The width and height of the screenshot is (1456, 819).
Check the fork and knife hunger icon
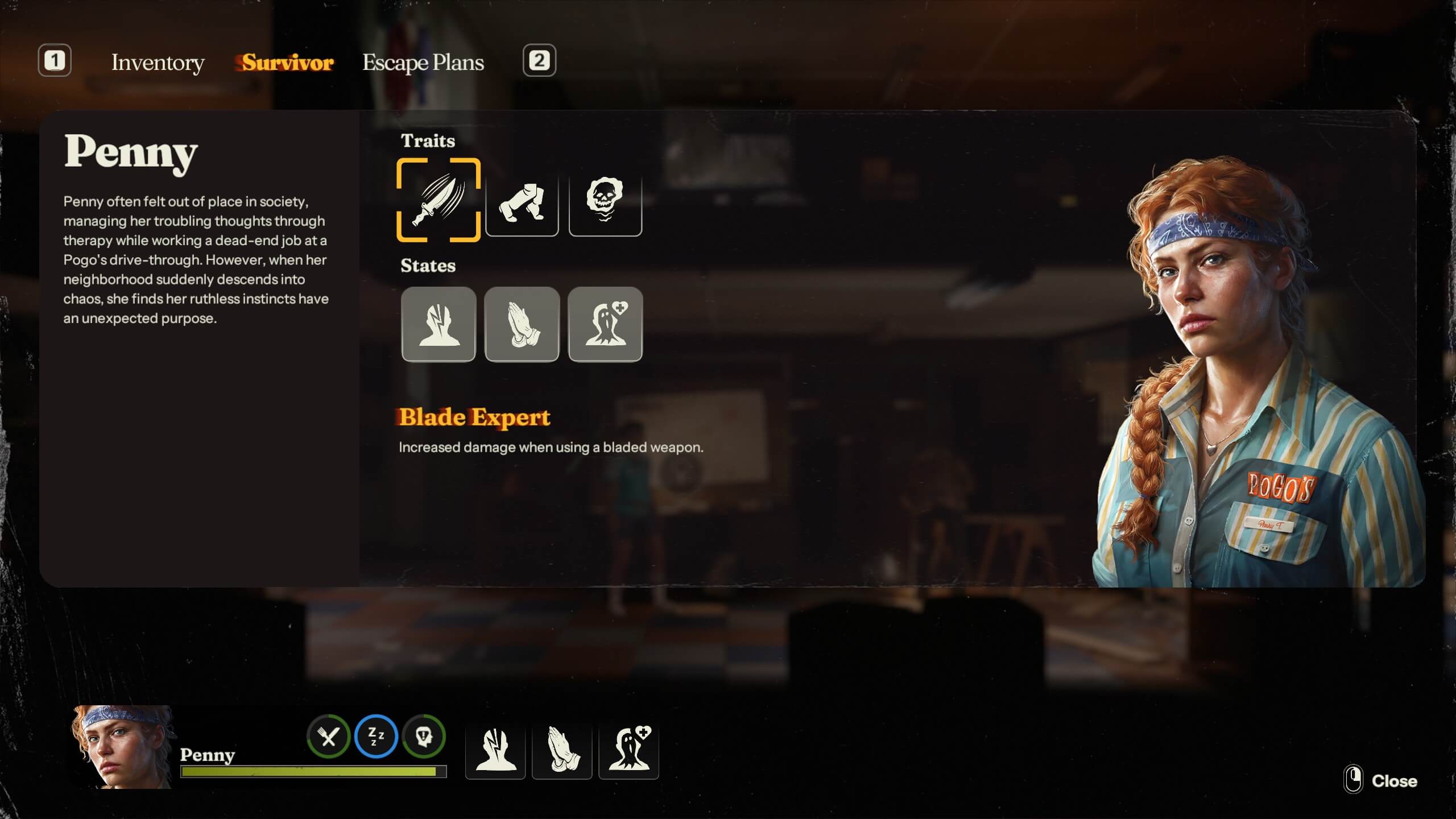(328, 737)
